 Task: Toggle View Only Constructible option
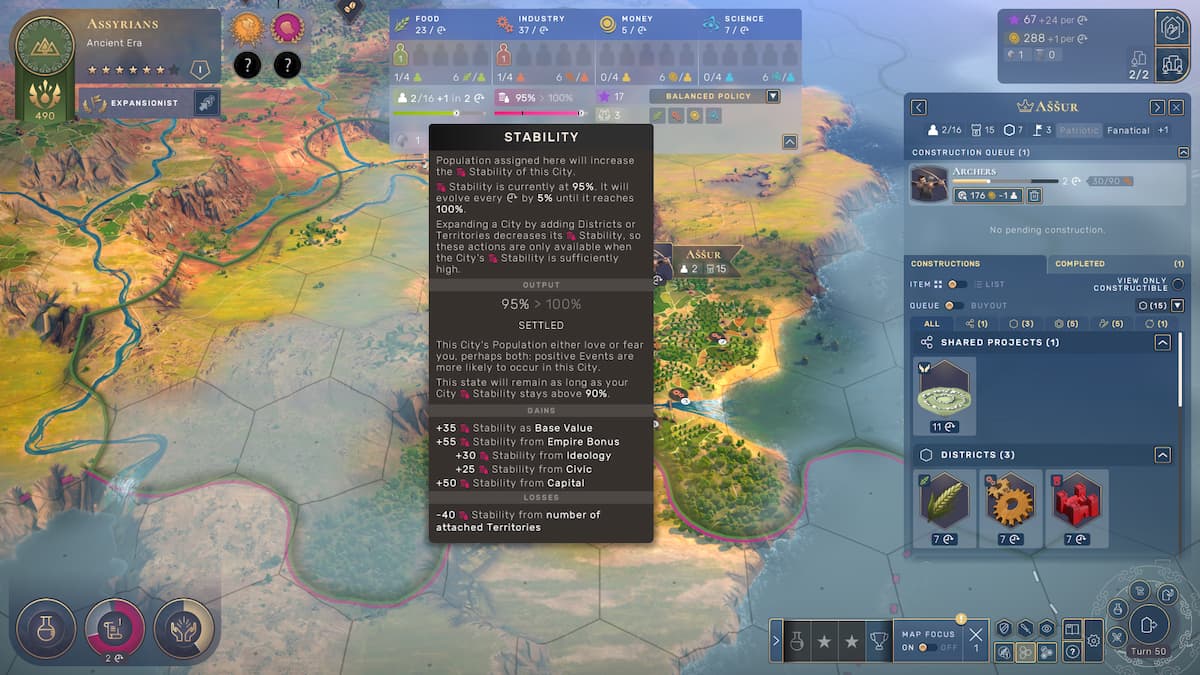(x=1178, y=284)
